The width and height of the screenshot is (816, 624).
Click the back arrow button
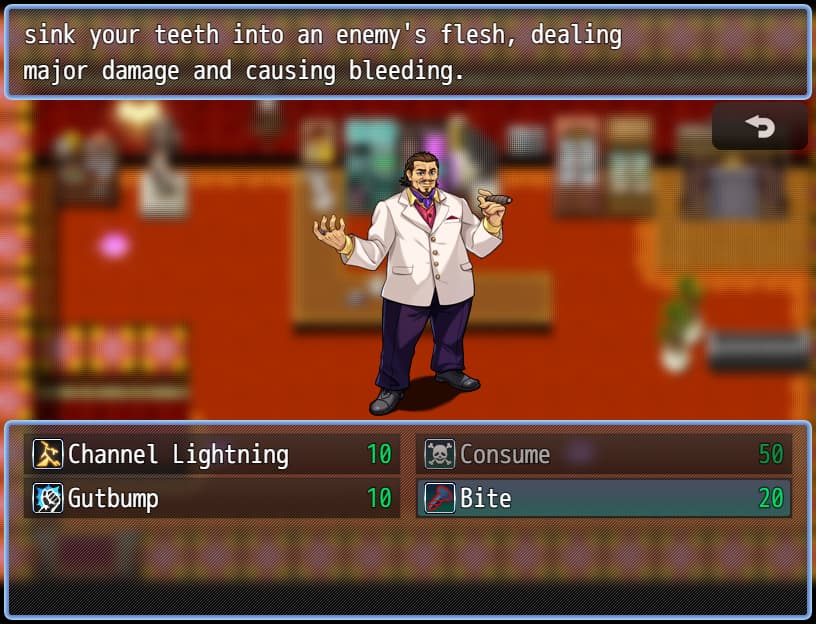pyautogui.click(x=759, y=127)
